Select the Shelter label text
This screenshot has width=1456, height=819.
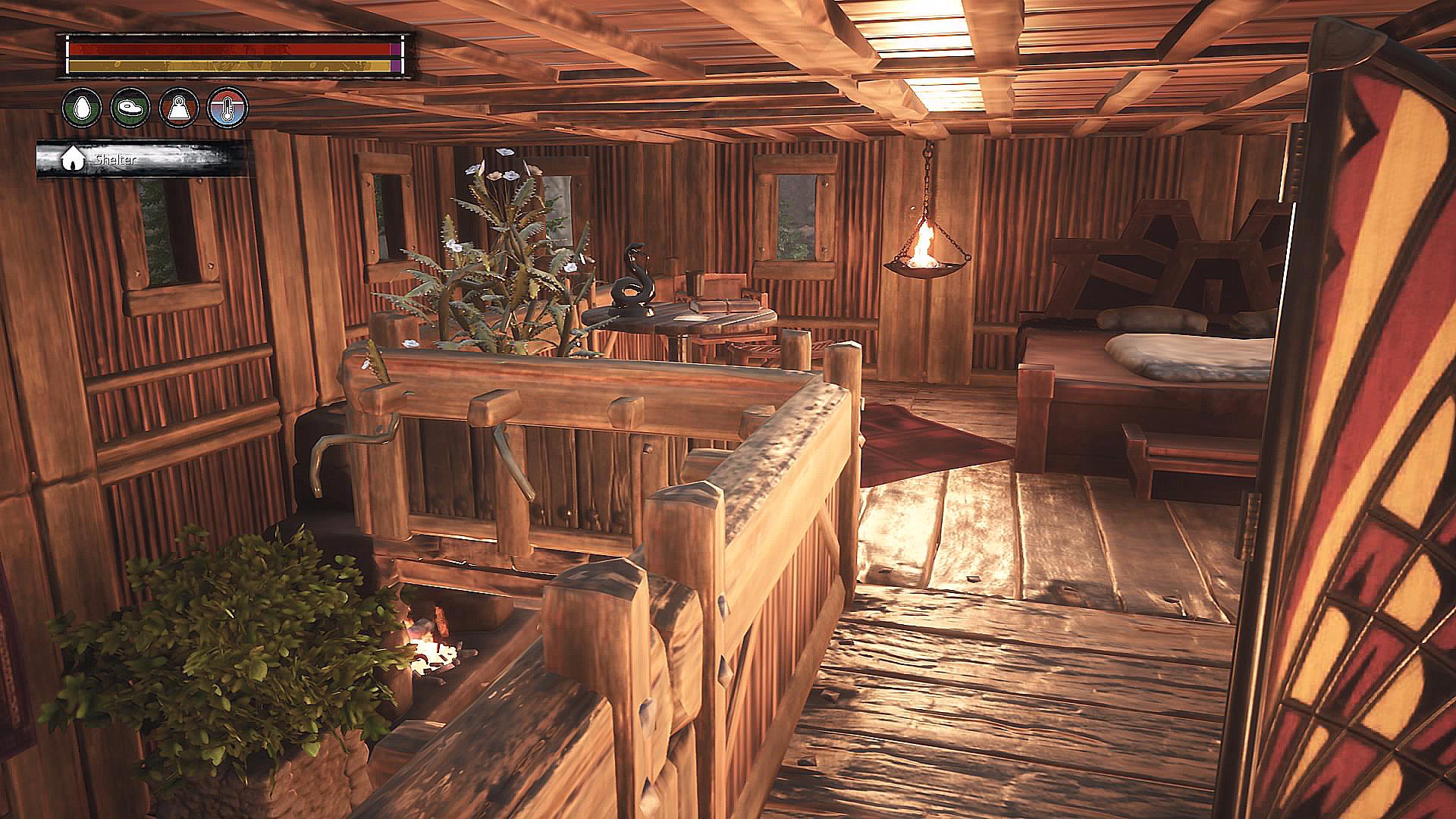click(x=114, y=160)
